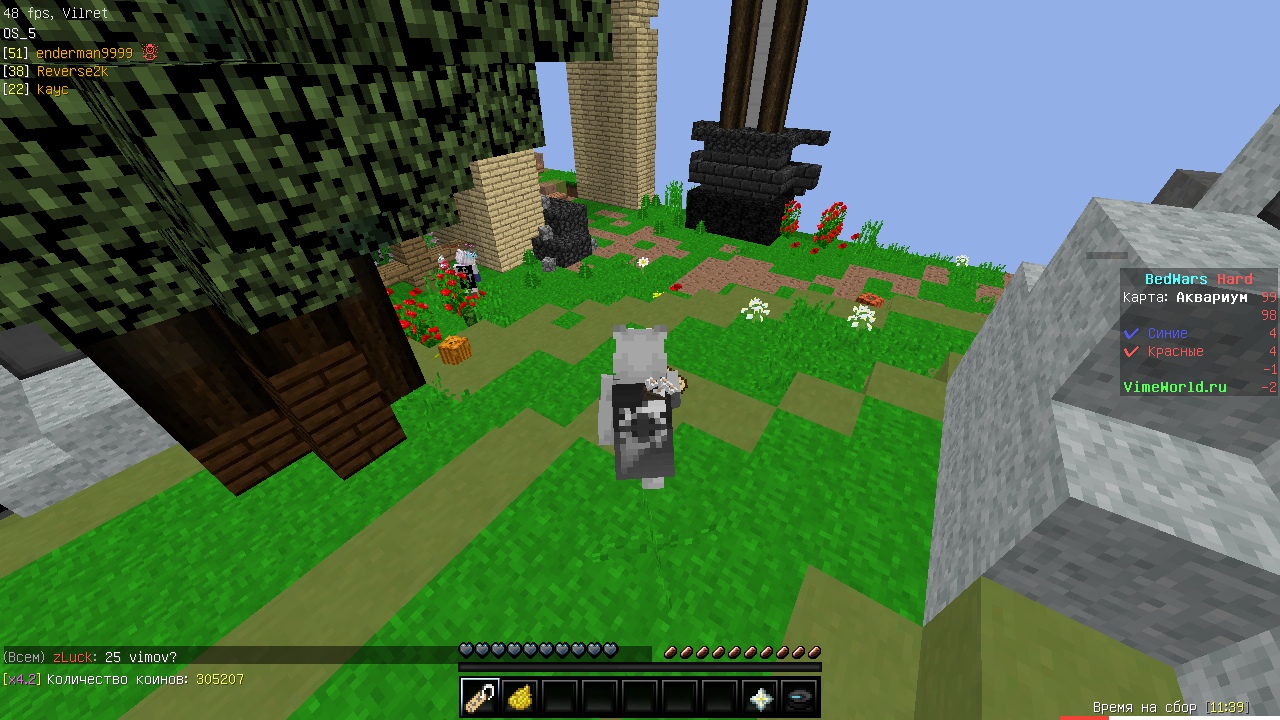Toggle the blue checkmark beside Синие team

pos(1131,333)
